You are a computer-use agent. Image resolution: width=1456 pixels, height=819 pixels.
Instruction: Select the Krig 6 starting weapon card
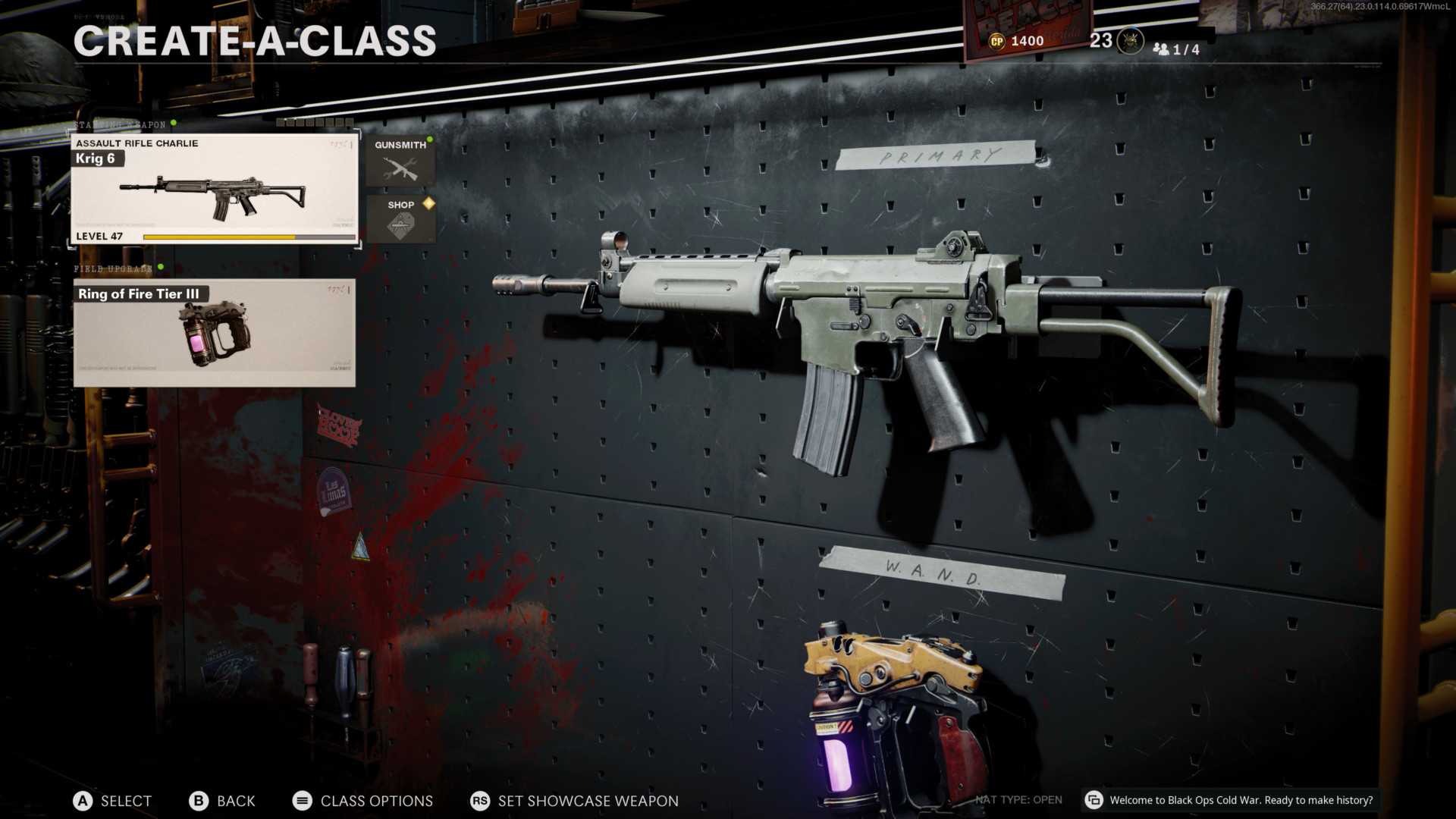coord(215,190)
